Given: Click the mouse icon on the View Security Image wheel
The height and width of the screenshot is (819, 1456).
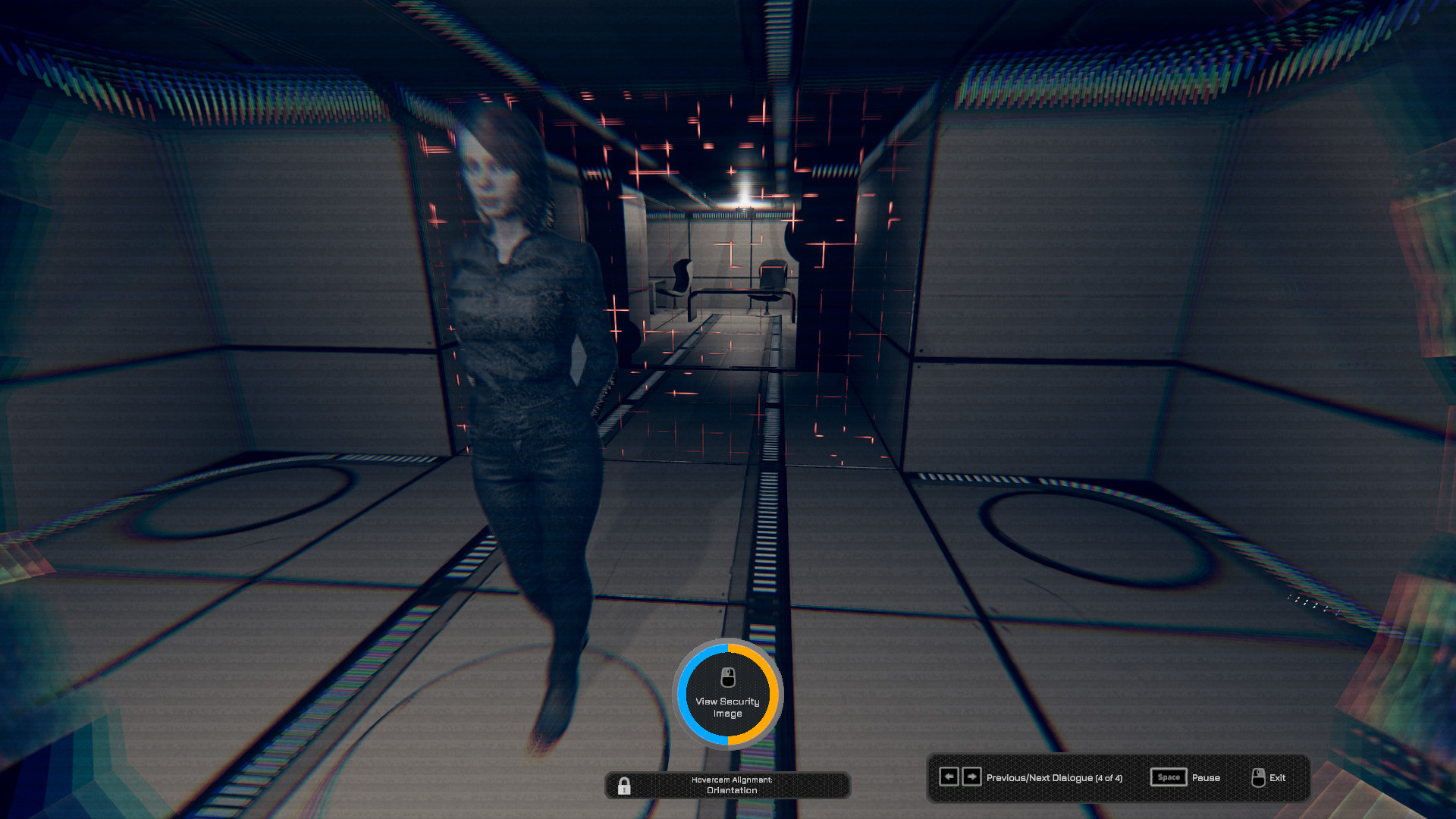Looking at the screenshot, I should (728, 676).
